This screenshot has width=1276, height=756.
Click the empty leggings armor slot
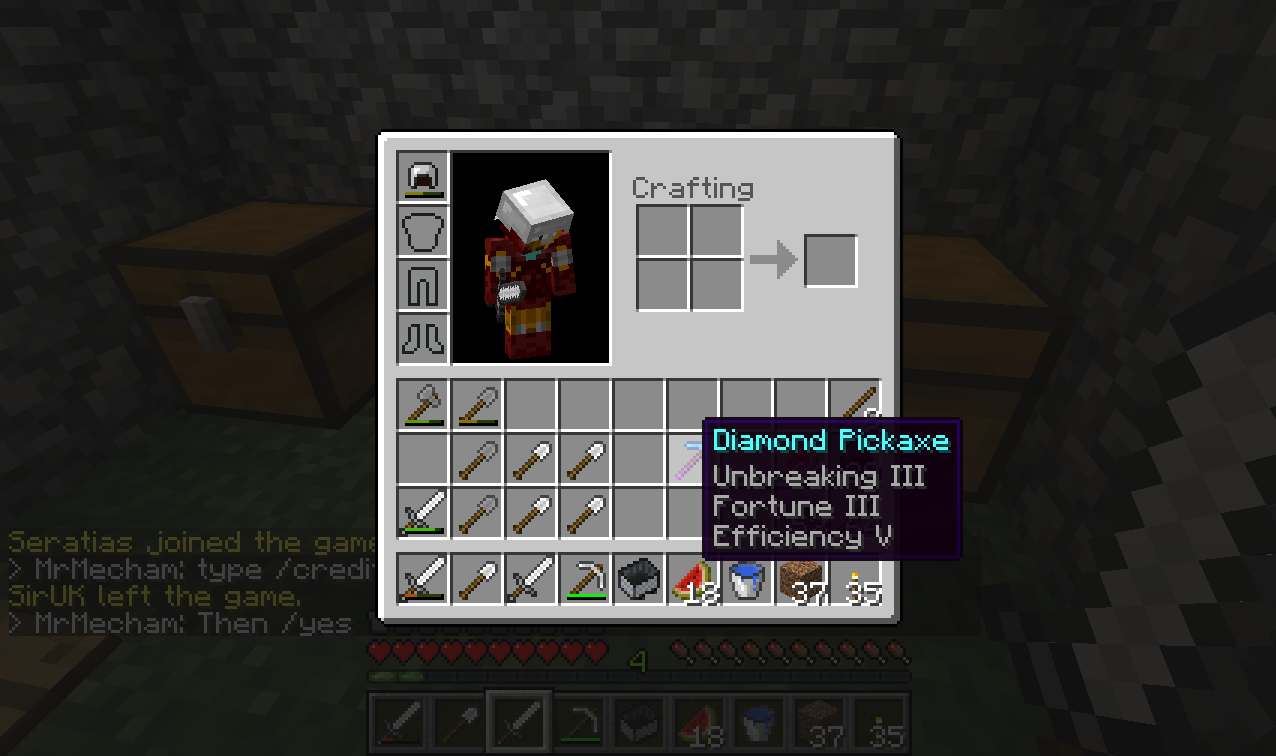(x=423, y=286)
